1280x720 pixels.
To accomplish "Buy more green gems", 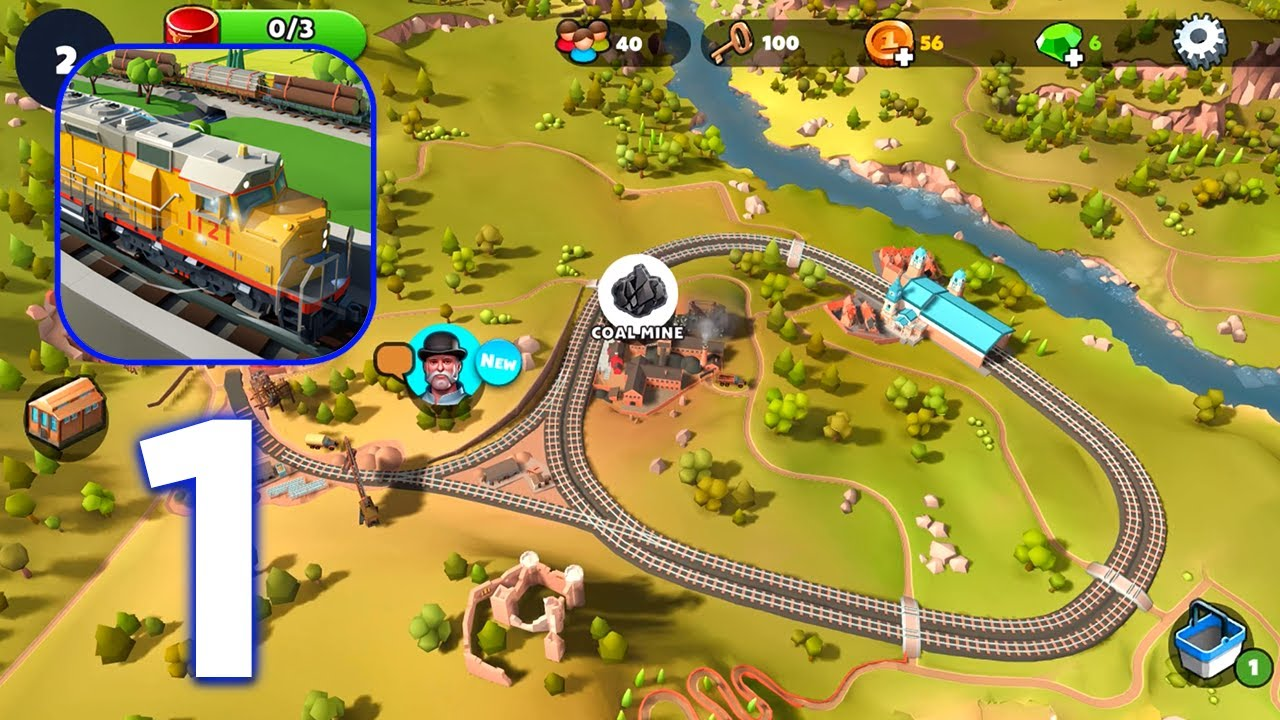I will pos(1058,45).
